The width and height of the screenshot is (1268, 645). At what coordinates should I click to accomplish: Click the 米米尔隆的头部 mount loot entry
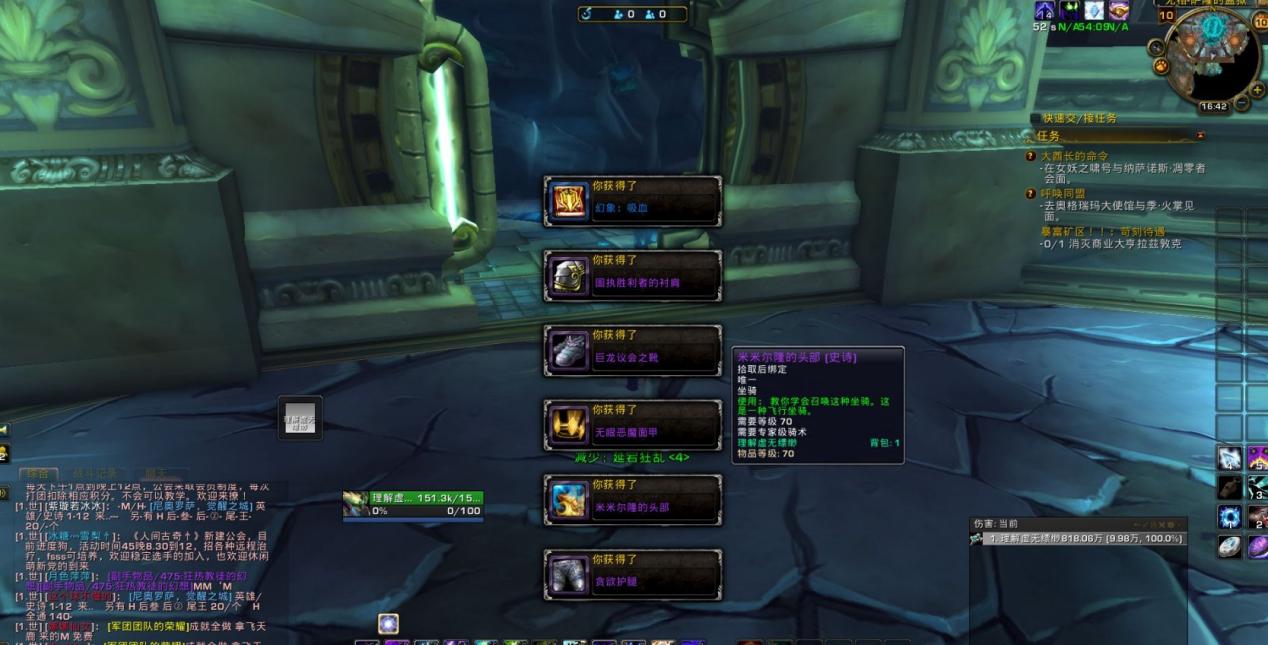pyautogui.click(x=632, y=498)
